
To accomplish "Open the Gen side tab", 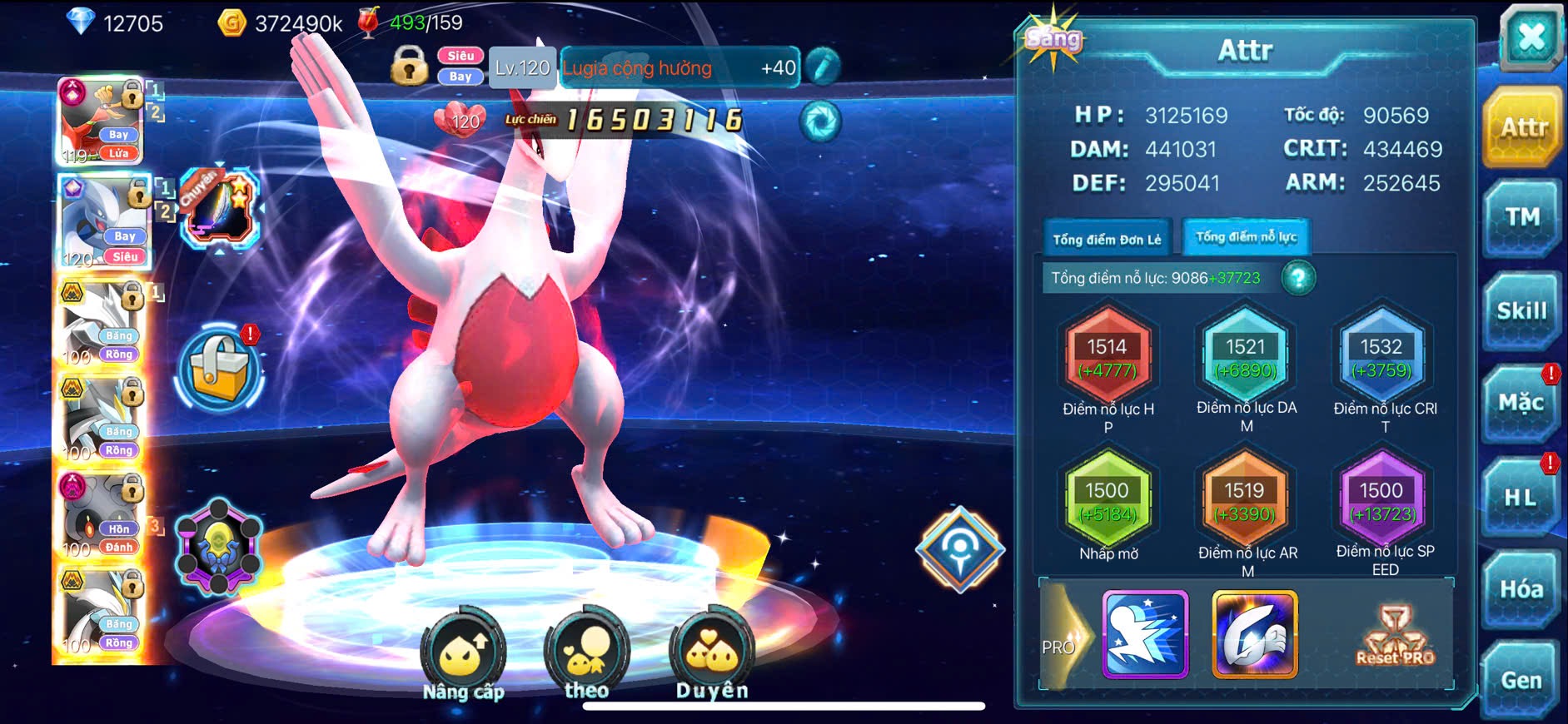I will 1521,681.
